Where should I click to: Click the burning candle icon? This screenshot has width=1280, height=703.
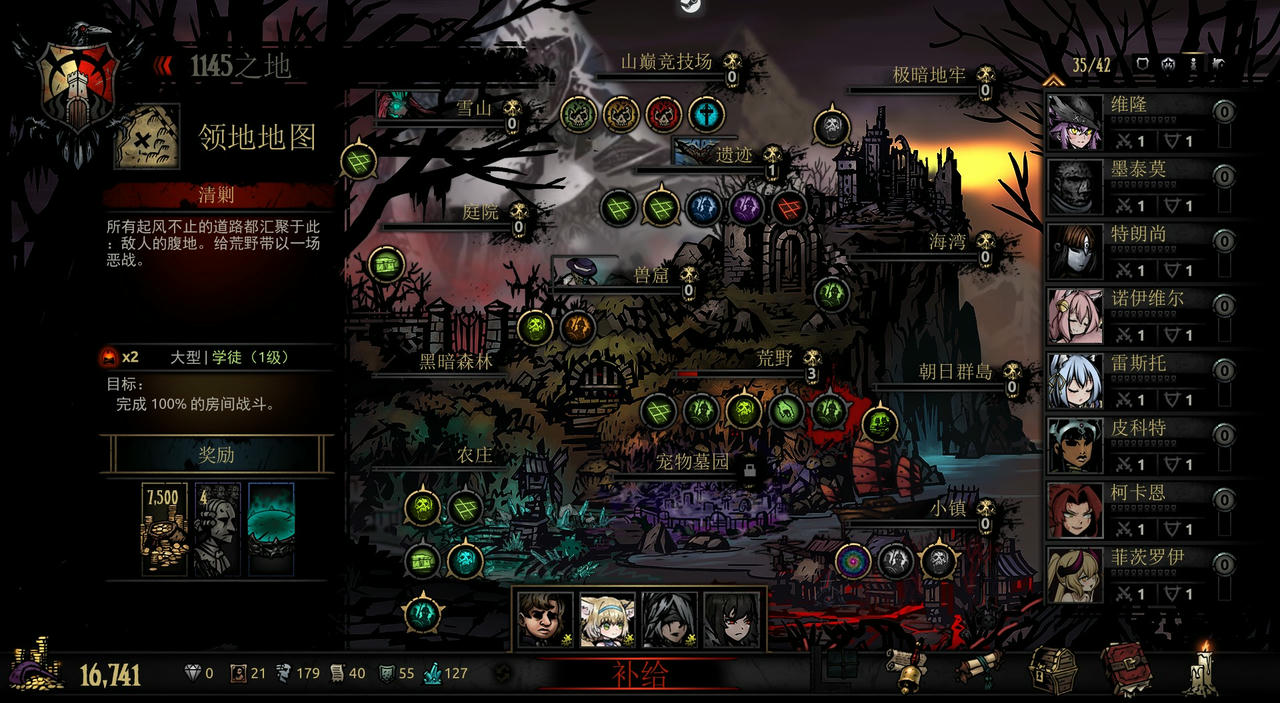tap(1201, 669)
